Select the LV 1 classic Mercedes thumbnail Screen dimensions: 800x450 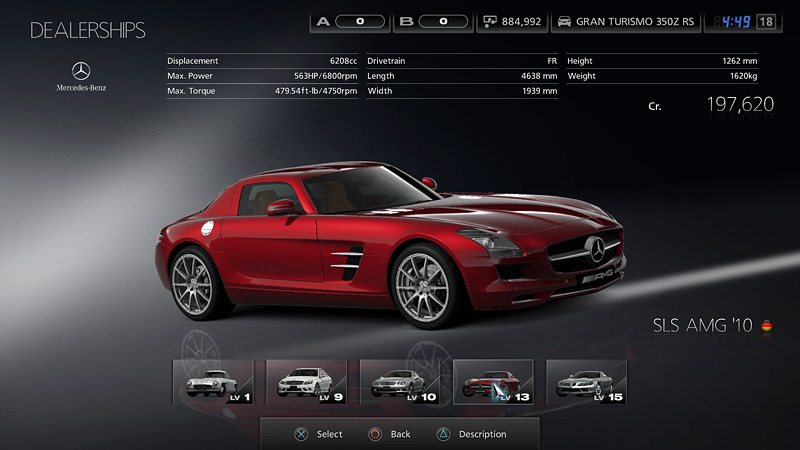(x=213, y=381)
